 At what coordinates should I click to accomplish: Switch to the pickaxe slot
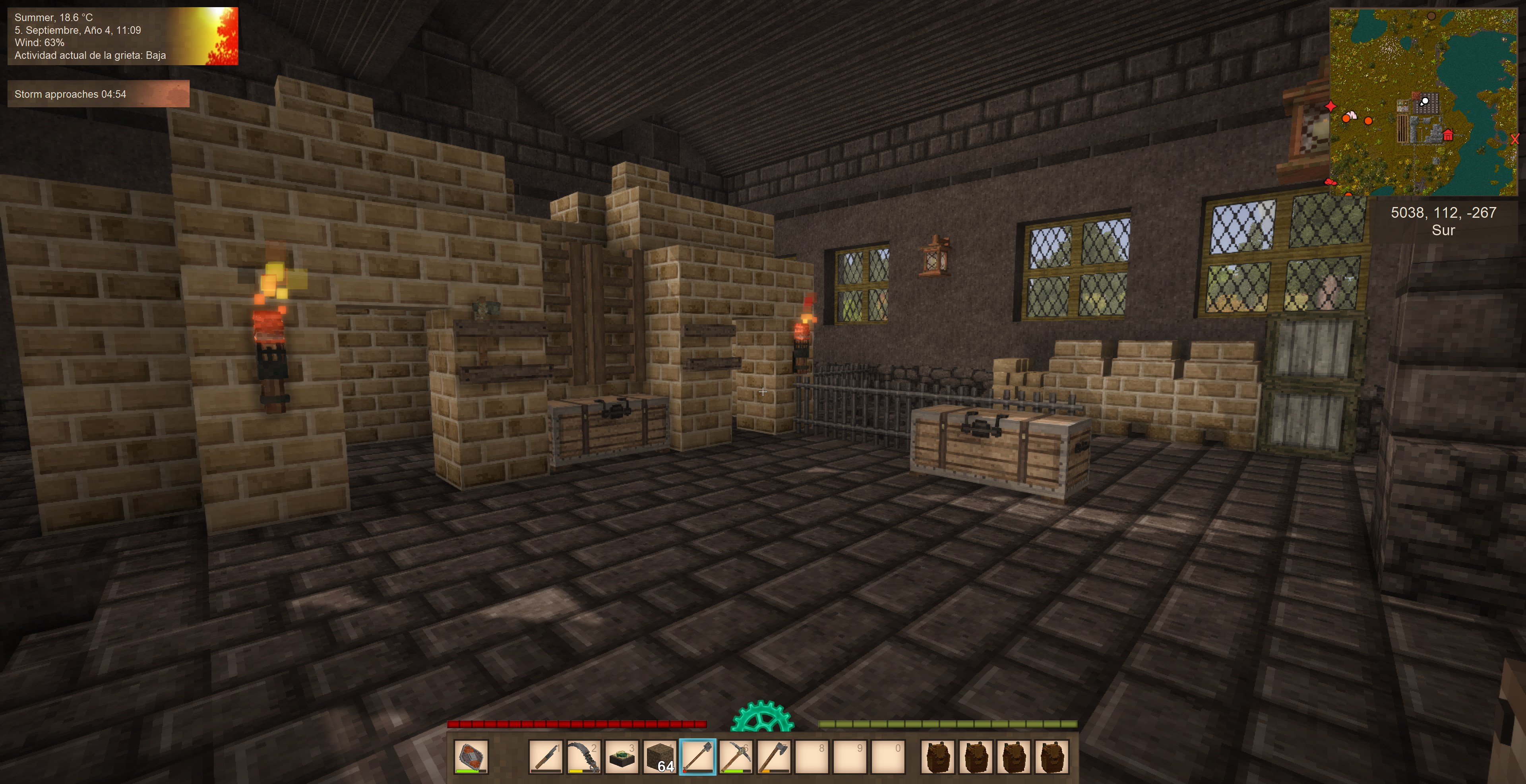(736, 757)
